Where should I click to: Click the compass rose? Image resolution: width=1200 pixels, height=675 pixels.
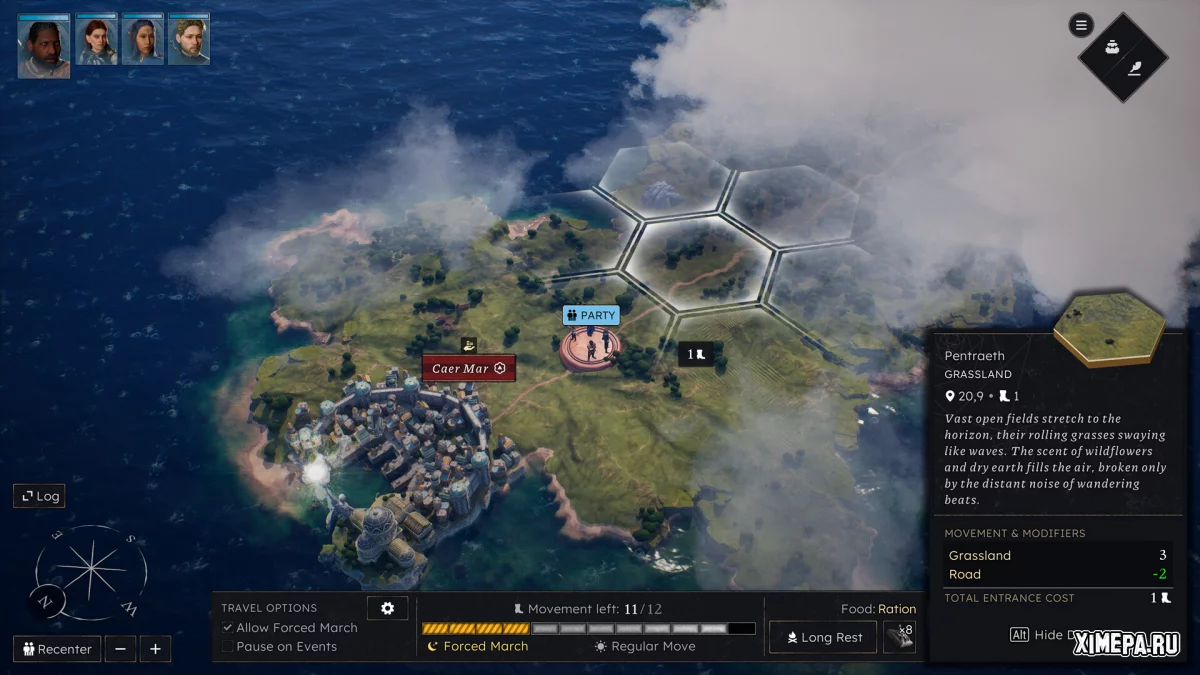[x=90, y=573]
